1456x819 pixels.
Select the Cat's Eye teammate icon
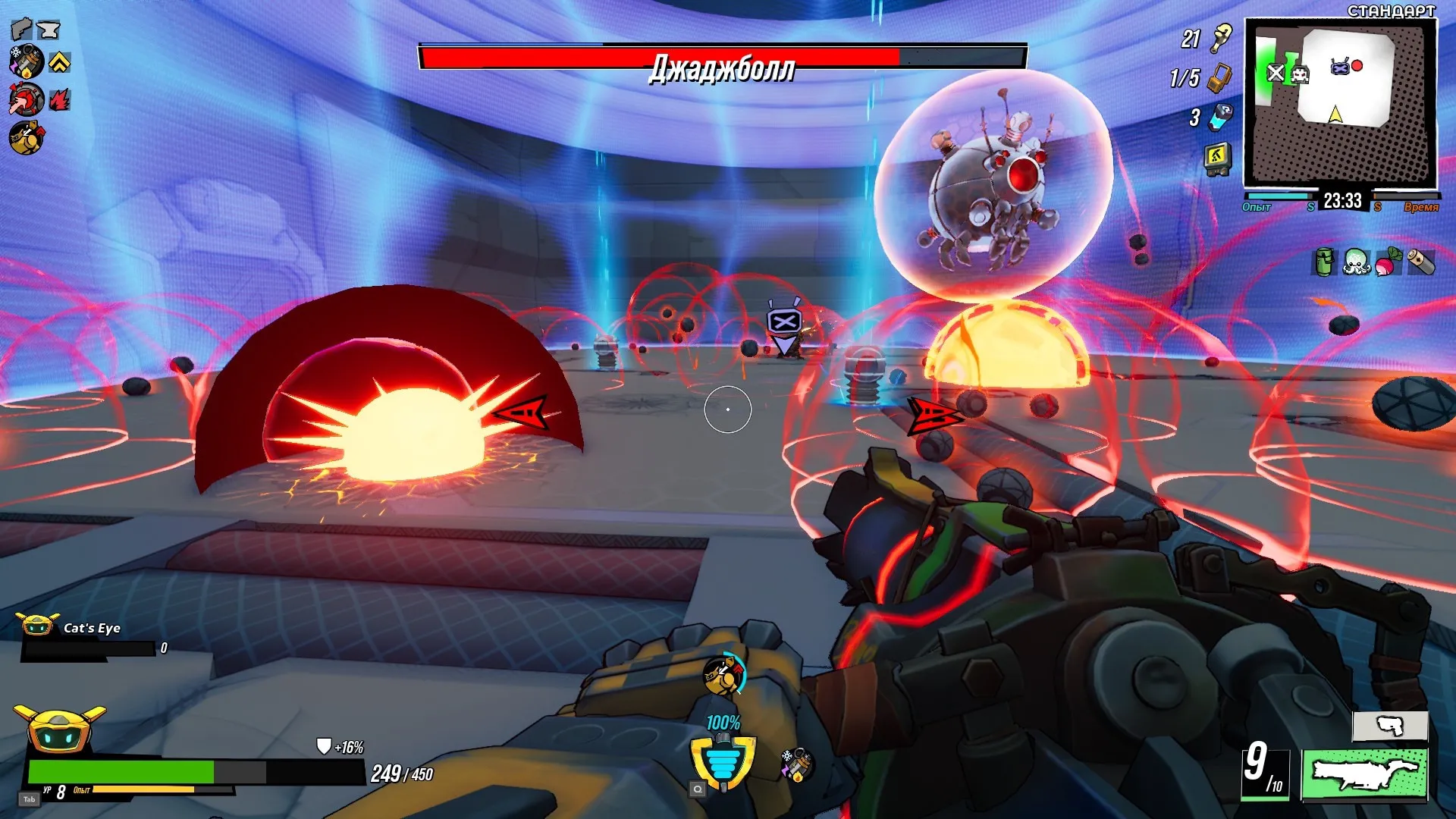click(x=36, y=626)
